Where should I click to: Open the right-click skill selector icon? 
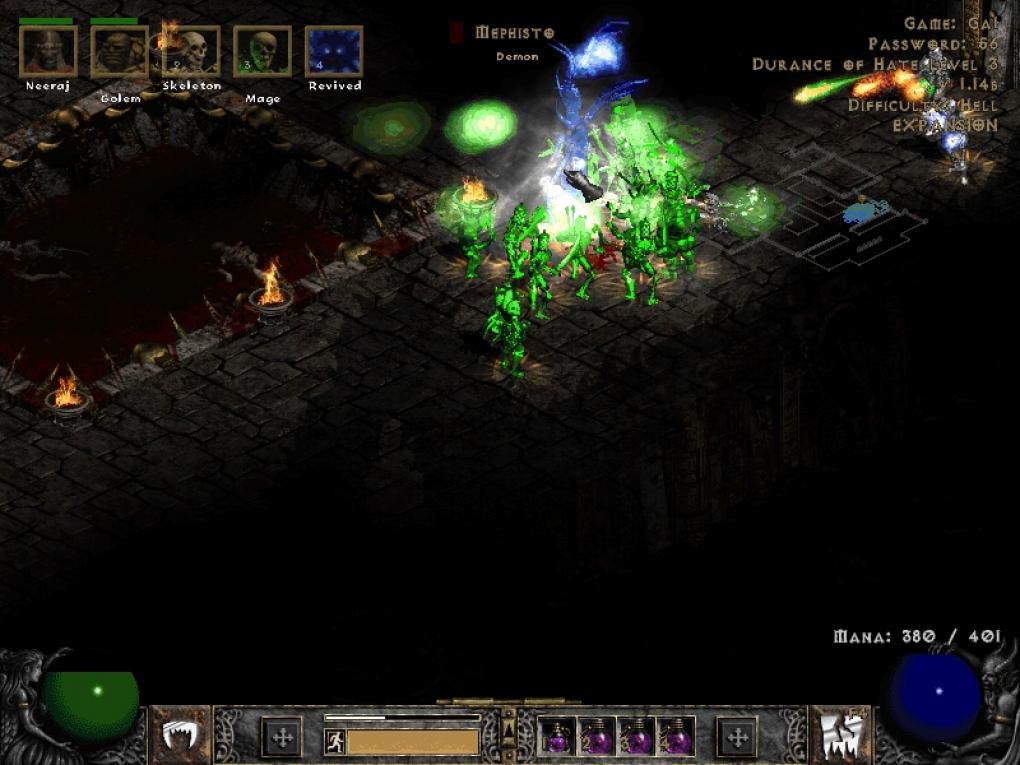(838, 737)
